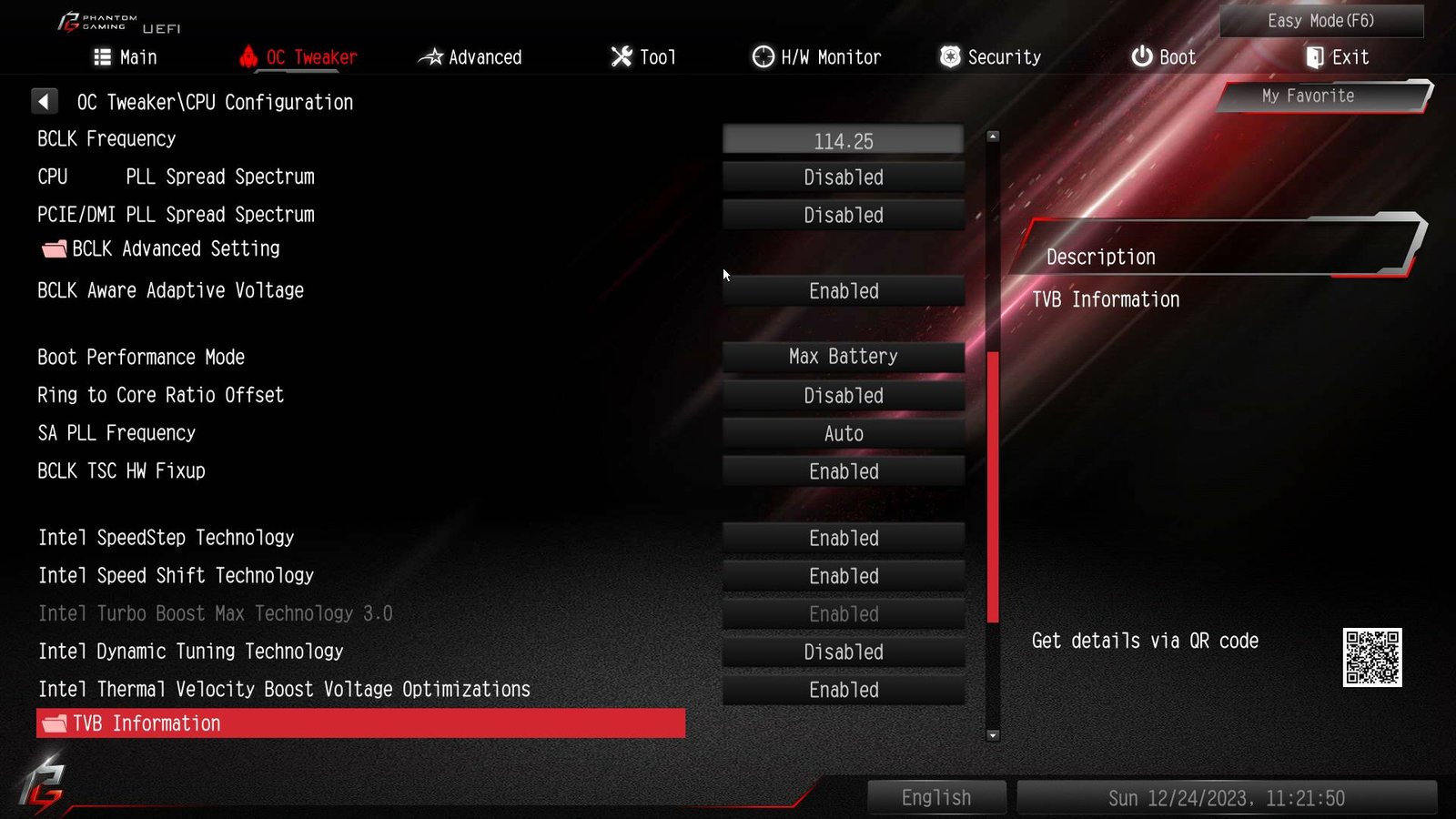Change Ring to Core Ratio Offset value
Viewport: 1456px width, 819px height.
[x=843, y=396]
